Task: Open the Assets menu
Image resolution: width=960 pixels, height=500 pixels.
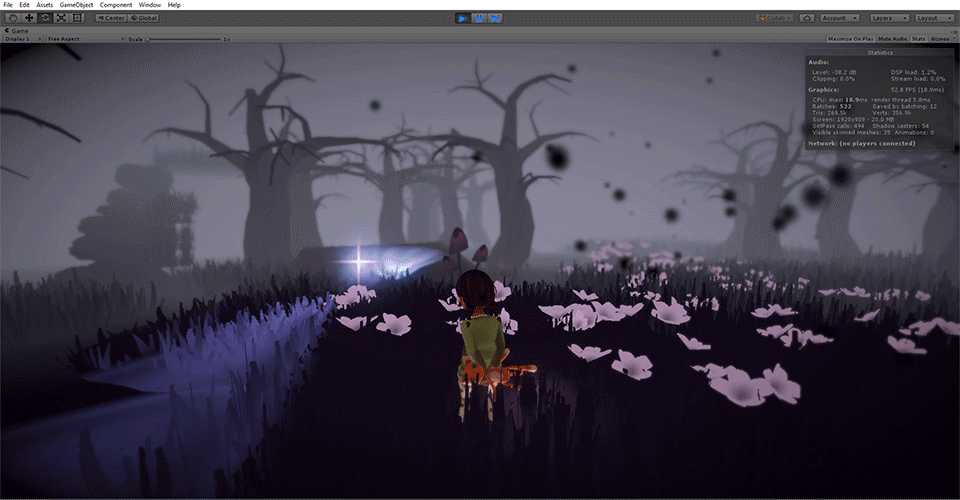Action: coord(44,5)
